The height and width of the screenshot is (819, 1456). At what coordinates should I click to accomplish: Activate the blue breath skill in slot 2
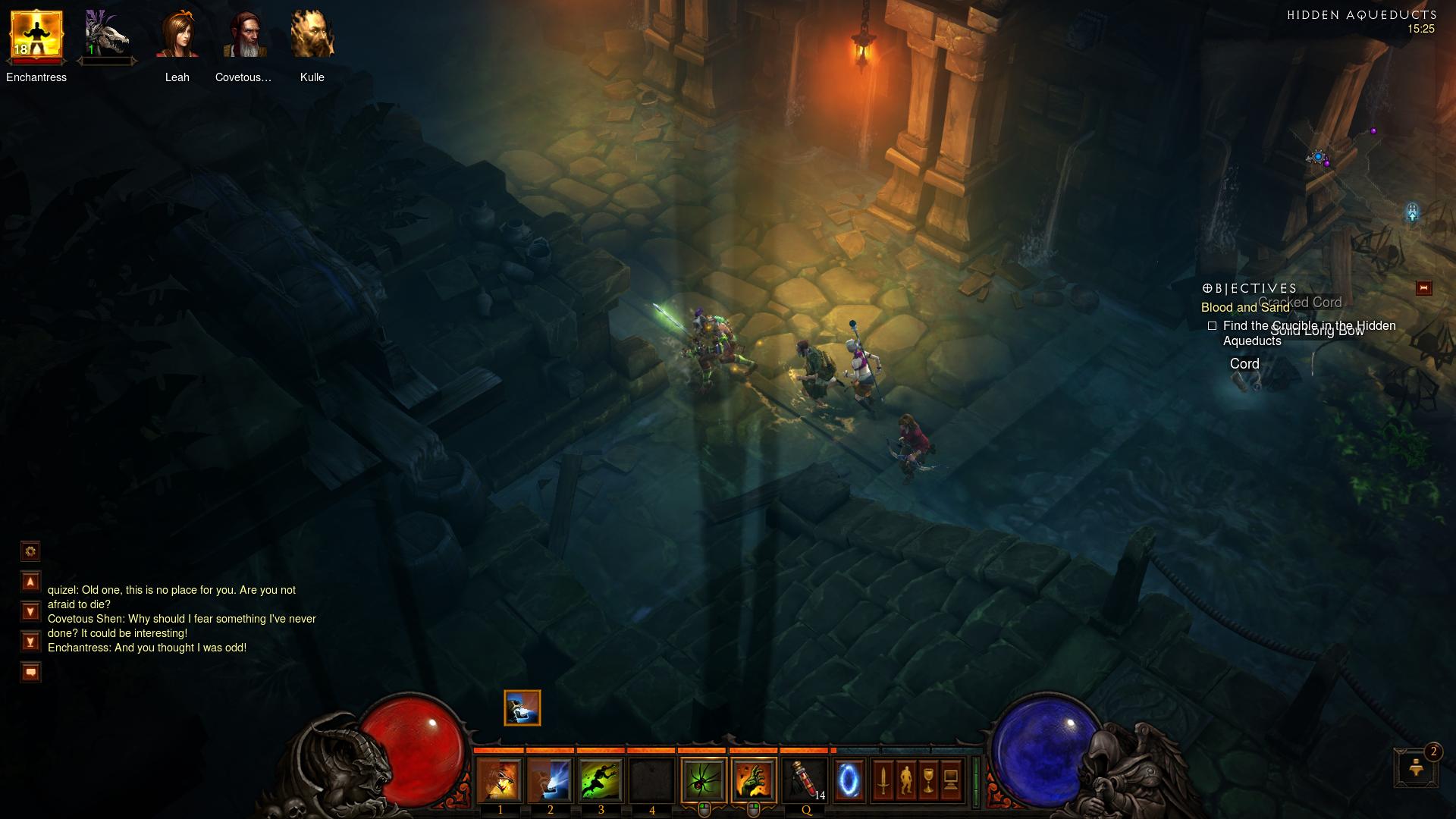click(x=550, y=780)
